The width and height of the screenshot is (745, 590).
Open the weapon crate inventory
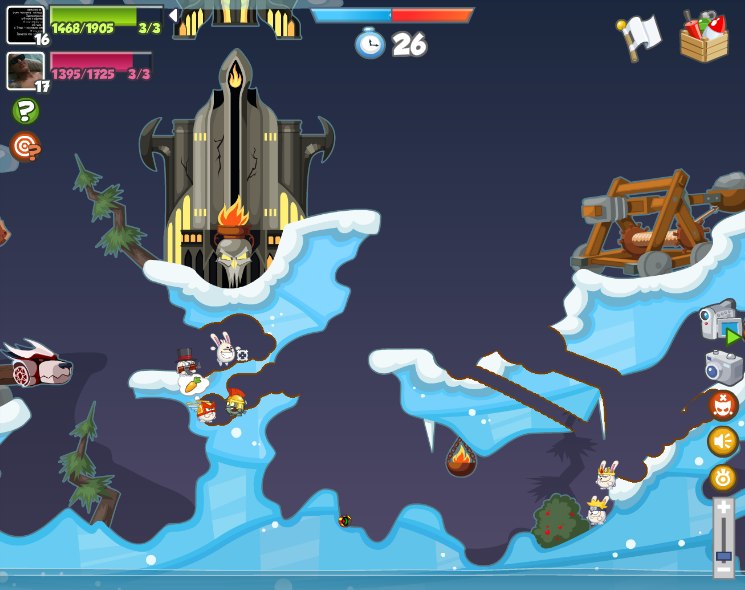pyautogui.click(x=704, y=37)
